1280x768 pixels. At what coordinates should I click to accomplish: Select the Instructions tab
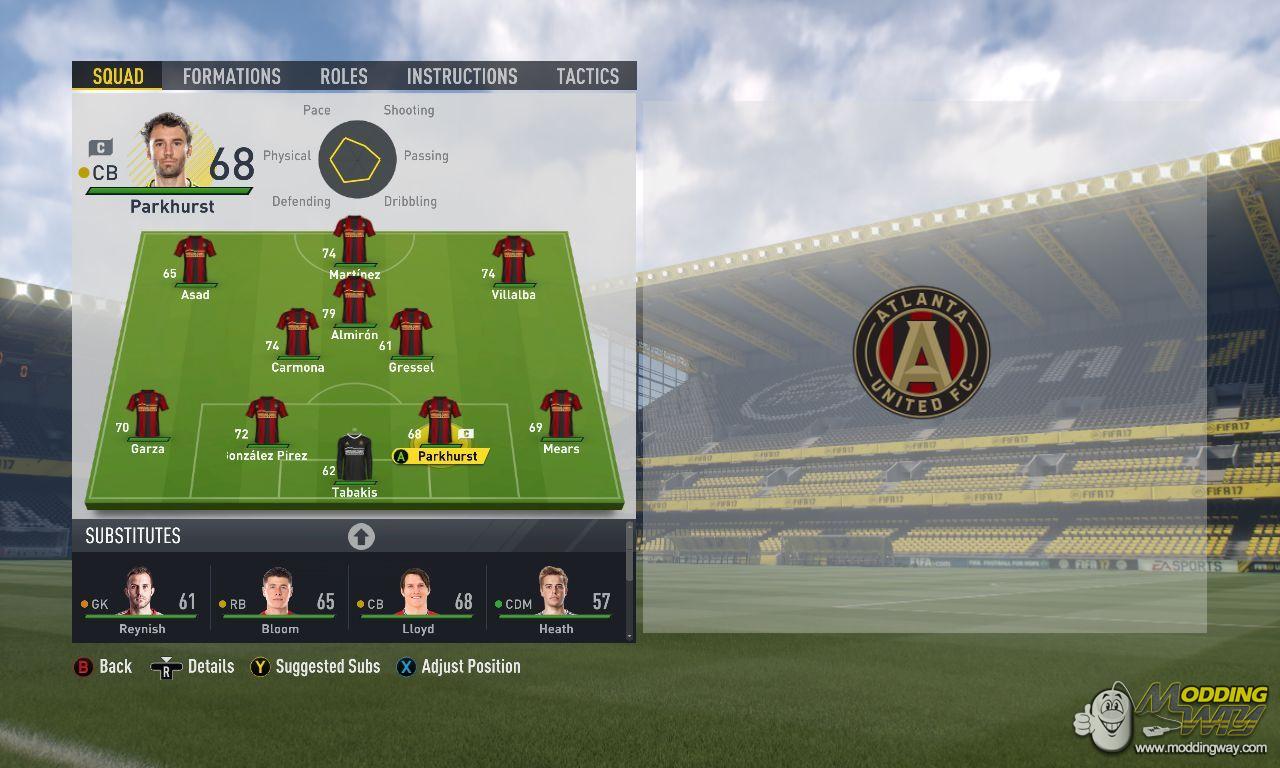click(462, 76)
